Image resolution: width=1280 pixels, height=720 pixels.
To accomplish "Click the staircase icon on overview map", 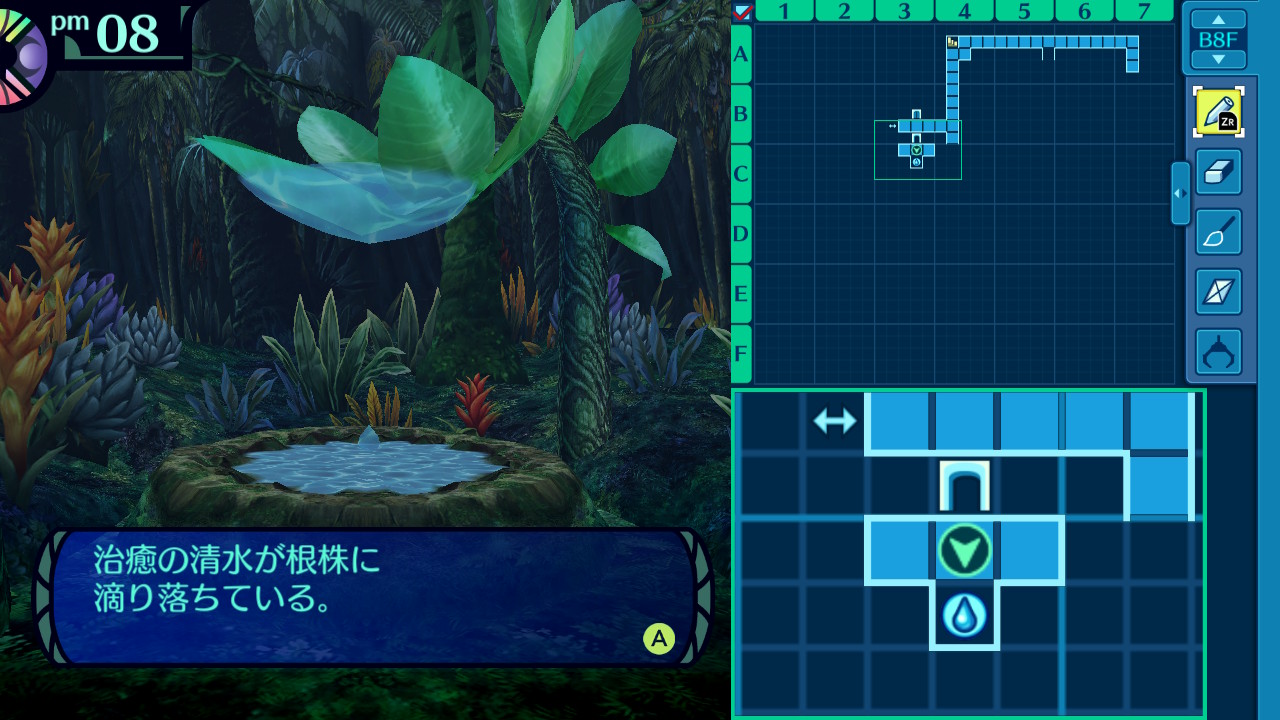I will click(952, 42).
